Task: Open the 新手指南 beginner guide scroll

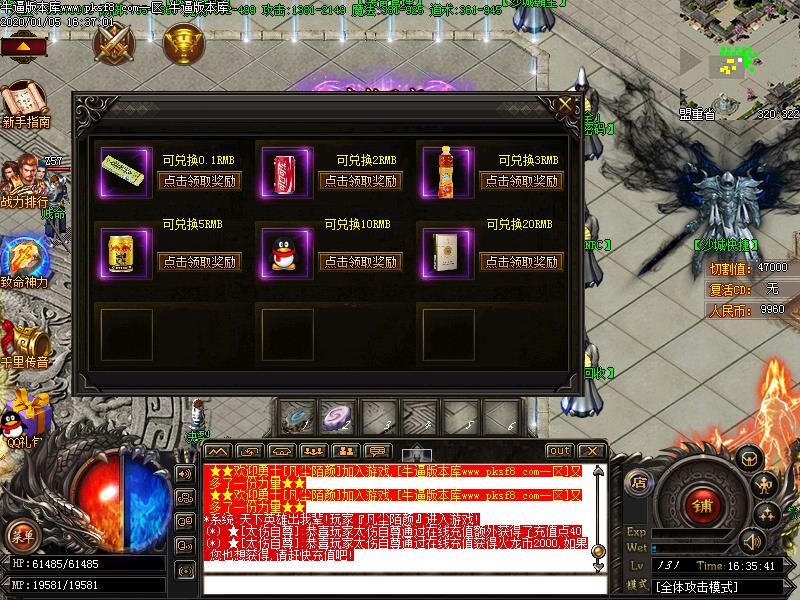Action: point(24,104)
